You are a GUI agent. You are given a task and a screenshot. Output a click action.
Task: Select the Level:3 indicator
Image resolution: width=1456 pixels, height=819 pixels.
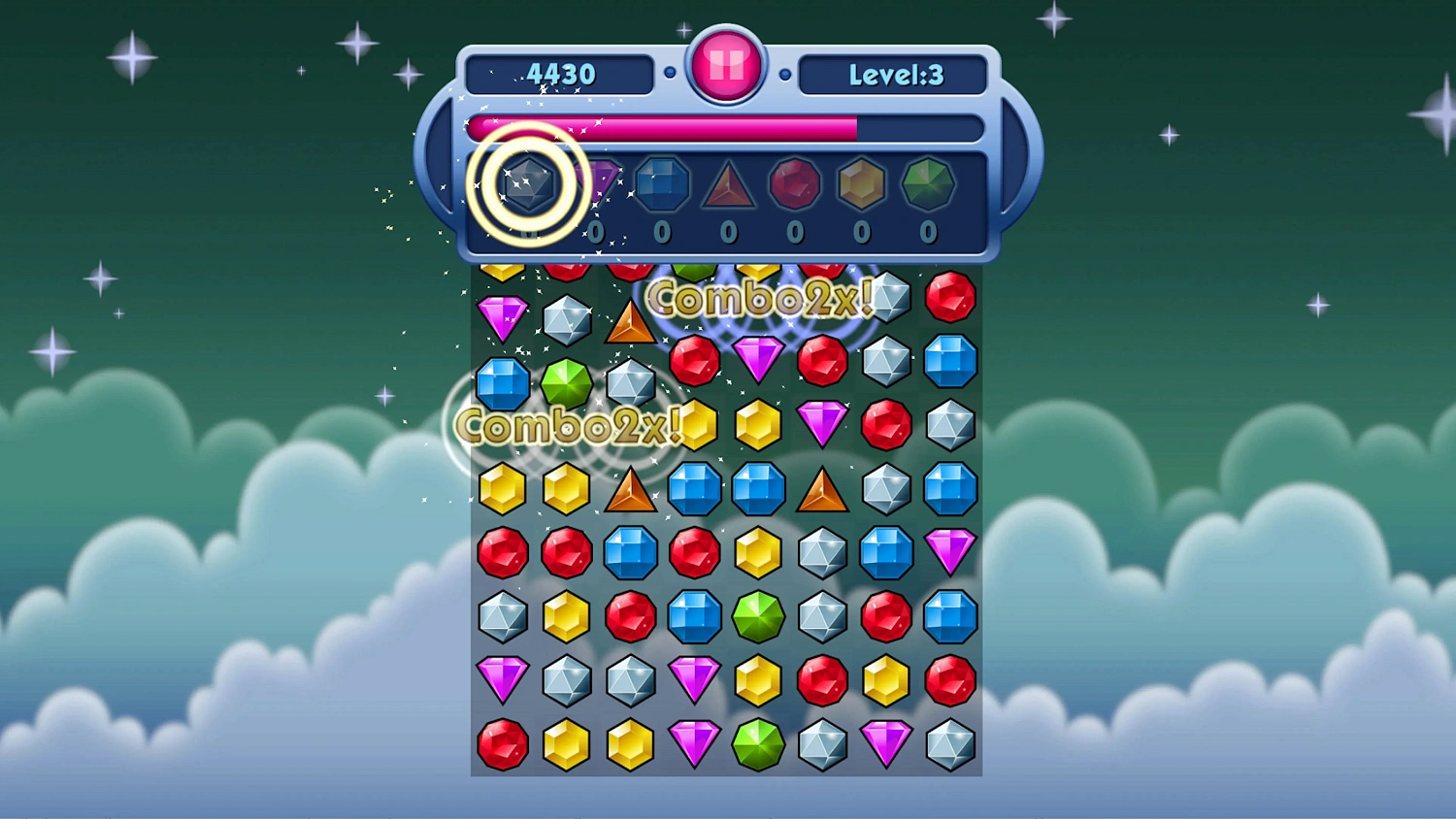click(x=893, y=74)
